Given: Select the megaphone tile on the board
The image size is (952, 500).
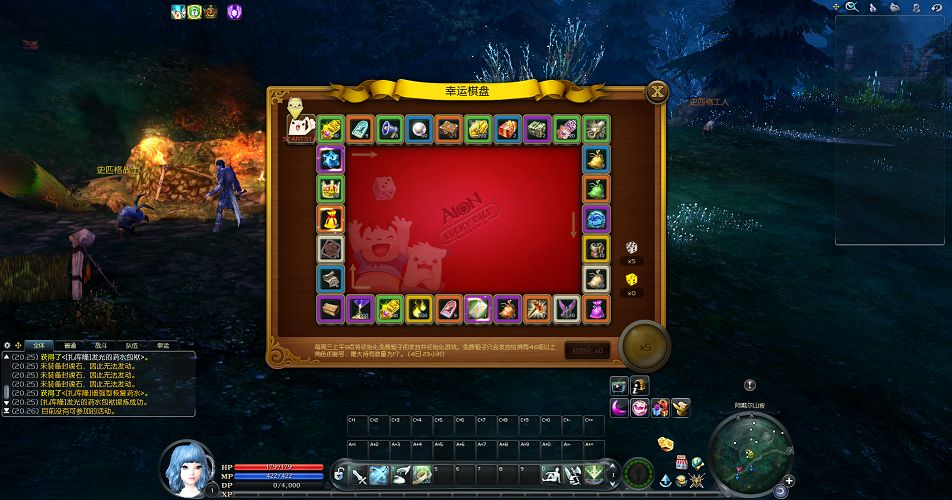Looking at the screenshot, I should point(389,129).
